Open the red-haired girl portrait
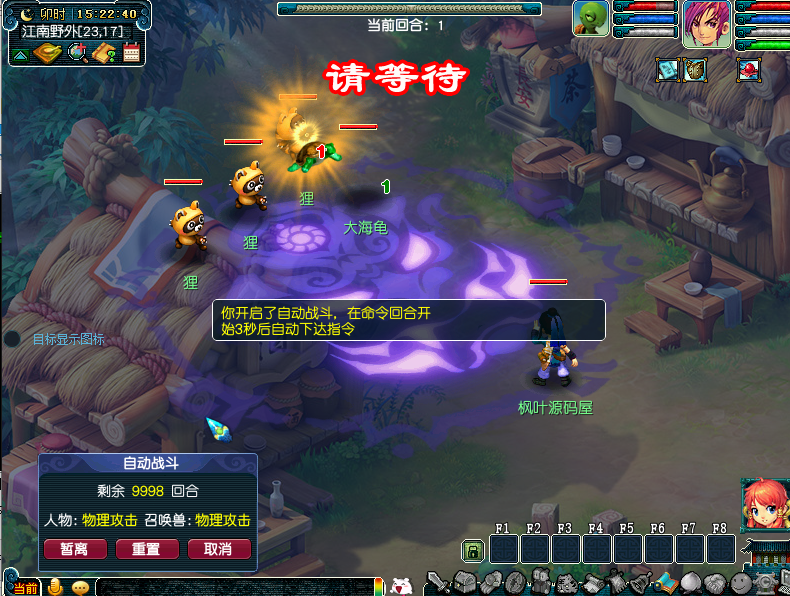 [763, 506]
